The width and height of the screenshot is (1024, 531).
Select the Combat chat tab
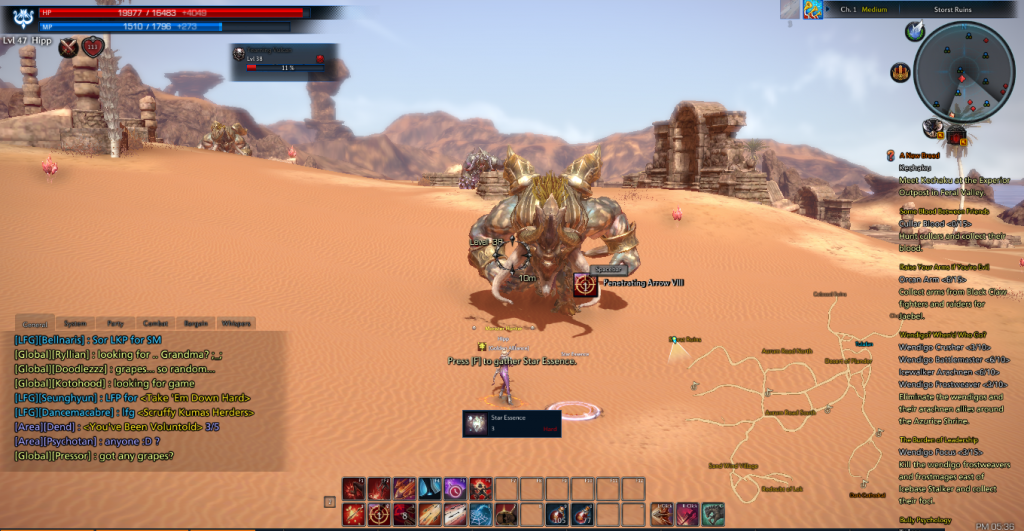(x=154, y=324)
